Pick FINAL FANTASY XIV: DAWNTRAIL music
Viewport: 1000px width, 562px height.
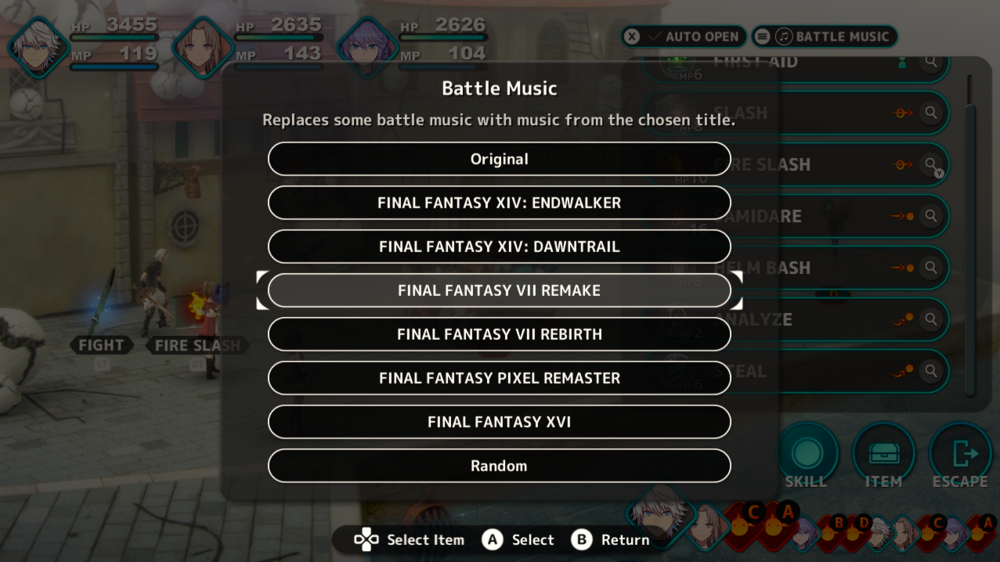[499, 247]
